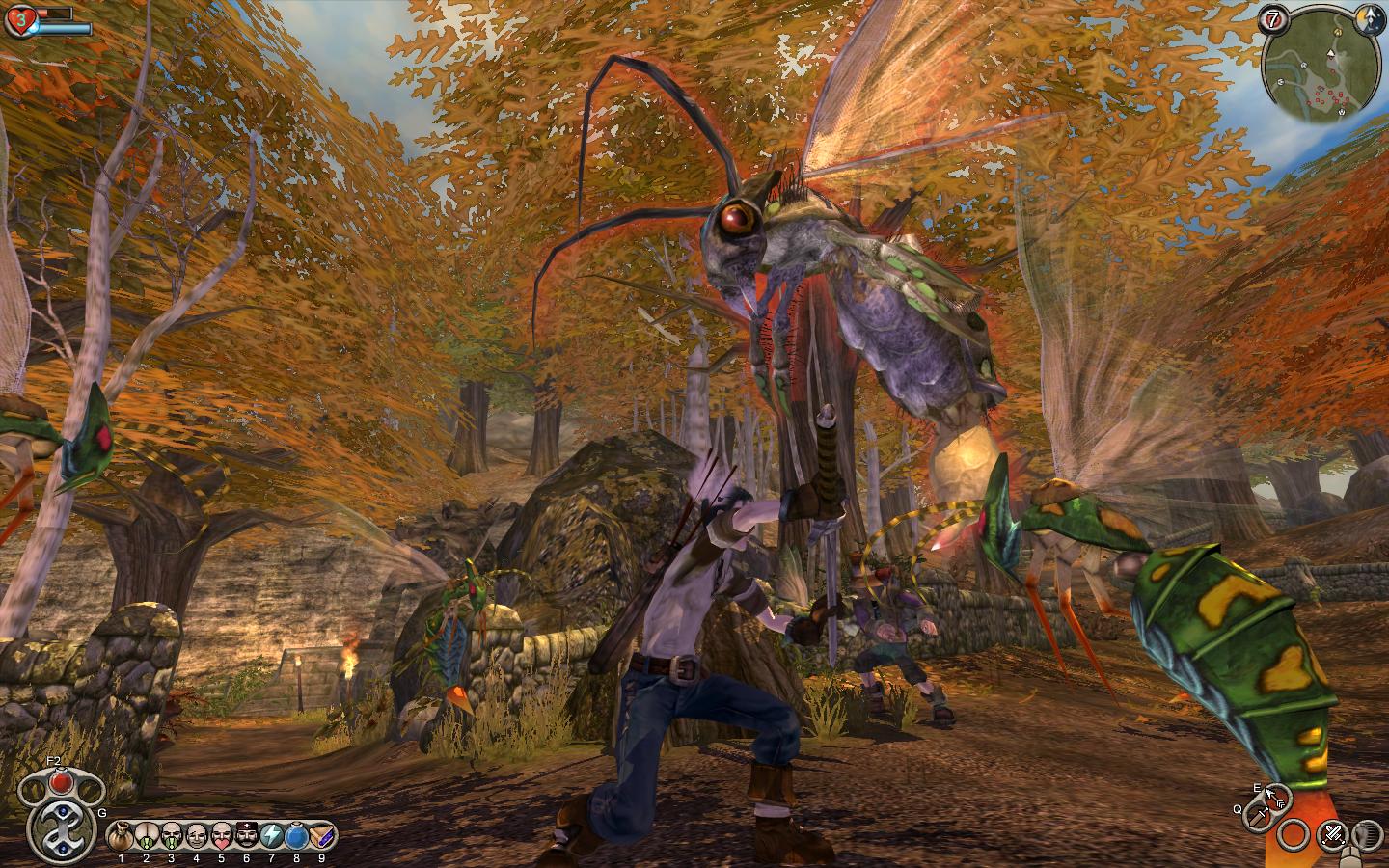Click the crossed swords attack icon

[x=1332, y=833]
